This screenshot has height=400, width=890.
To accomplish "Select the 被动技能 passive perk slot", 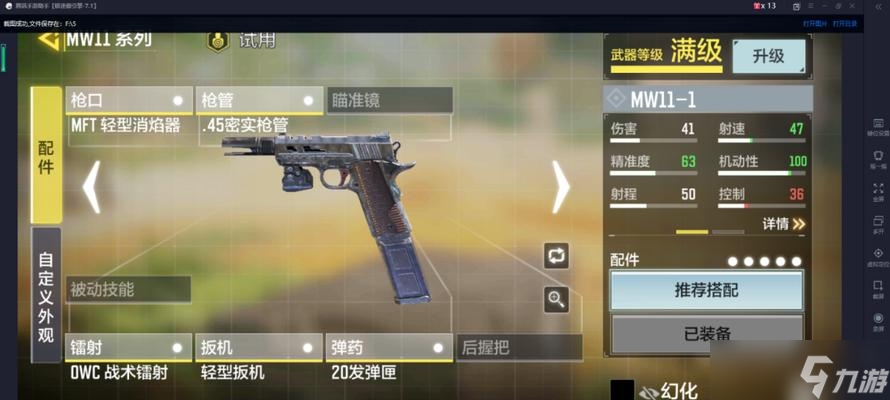I will pos(128,290).
